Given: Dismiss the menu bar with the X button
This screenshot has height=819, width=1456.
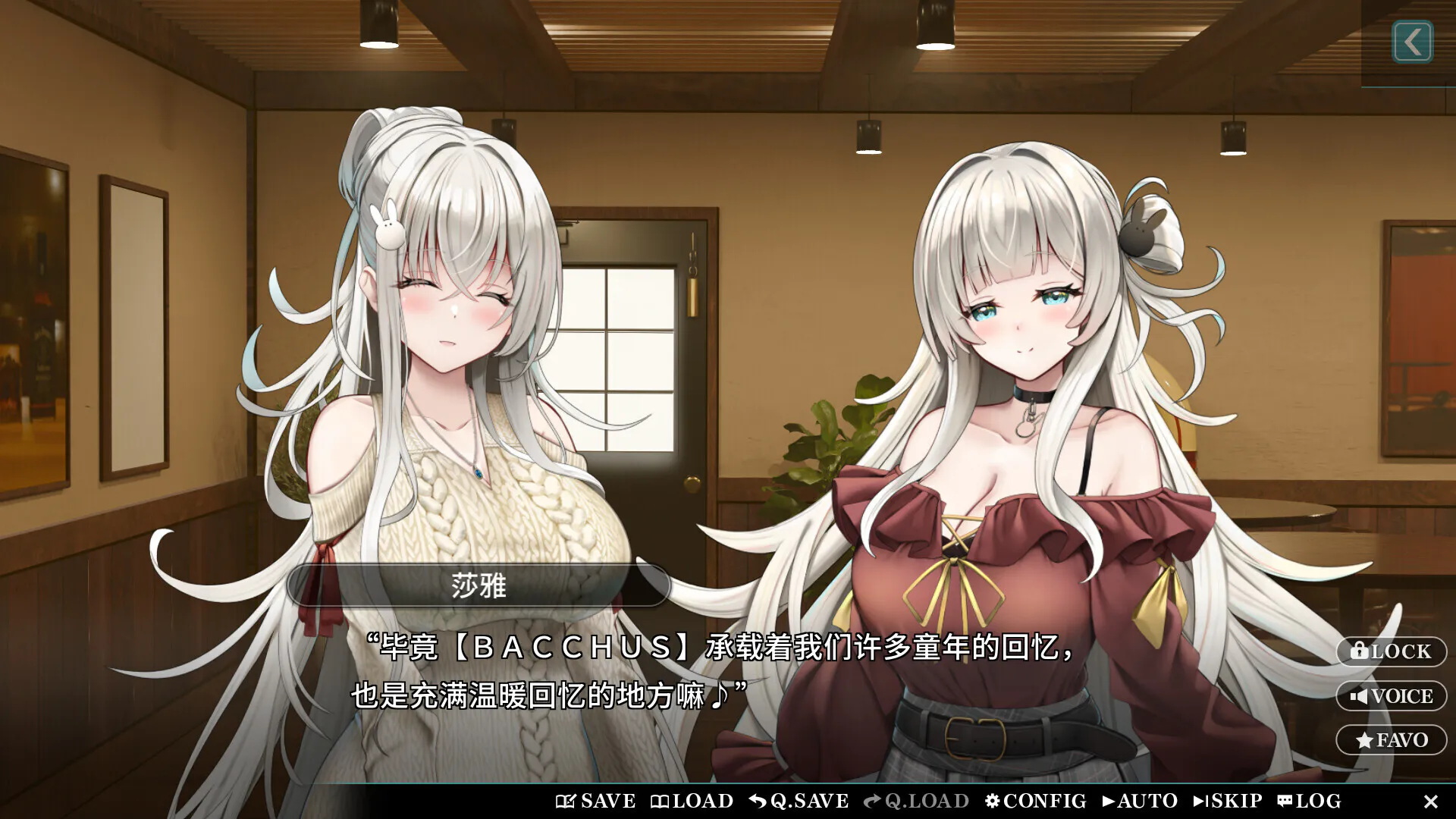Looking at the screenshot, I should 1432,801.
